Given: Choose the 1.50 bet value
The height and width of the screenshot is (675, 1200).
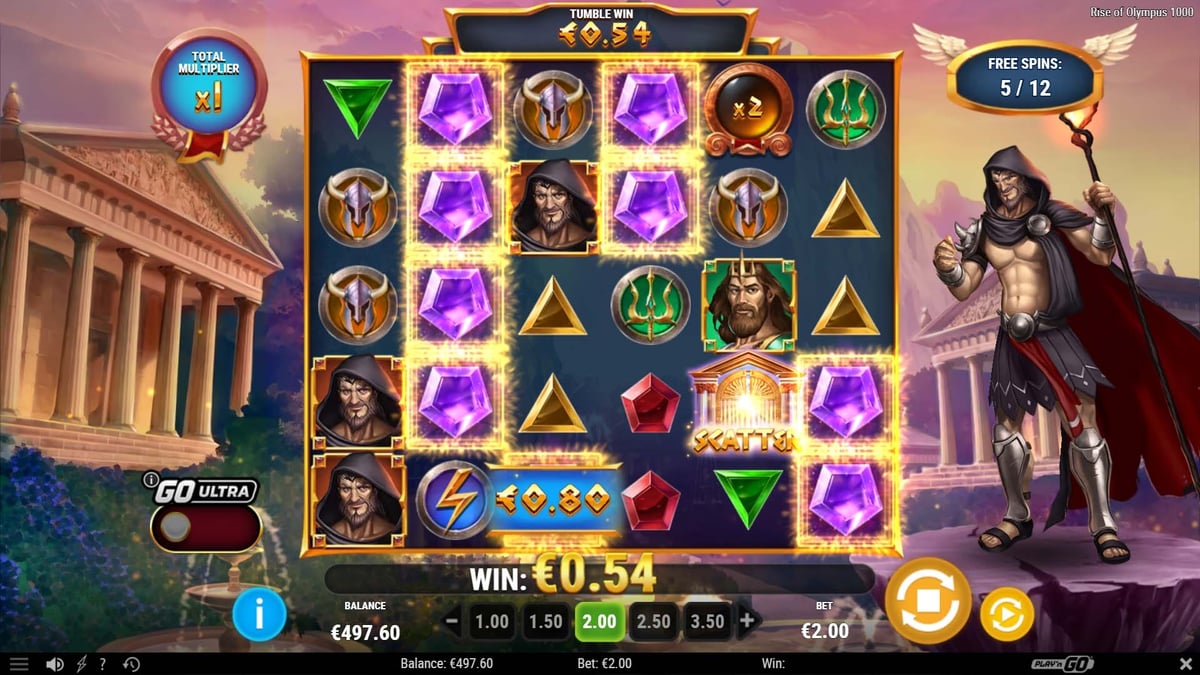Looking at the screenshot, I should [x=546, y=621].
